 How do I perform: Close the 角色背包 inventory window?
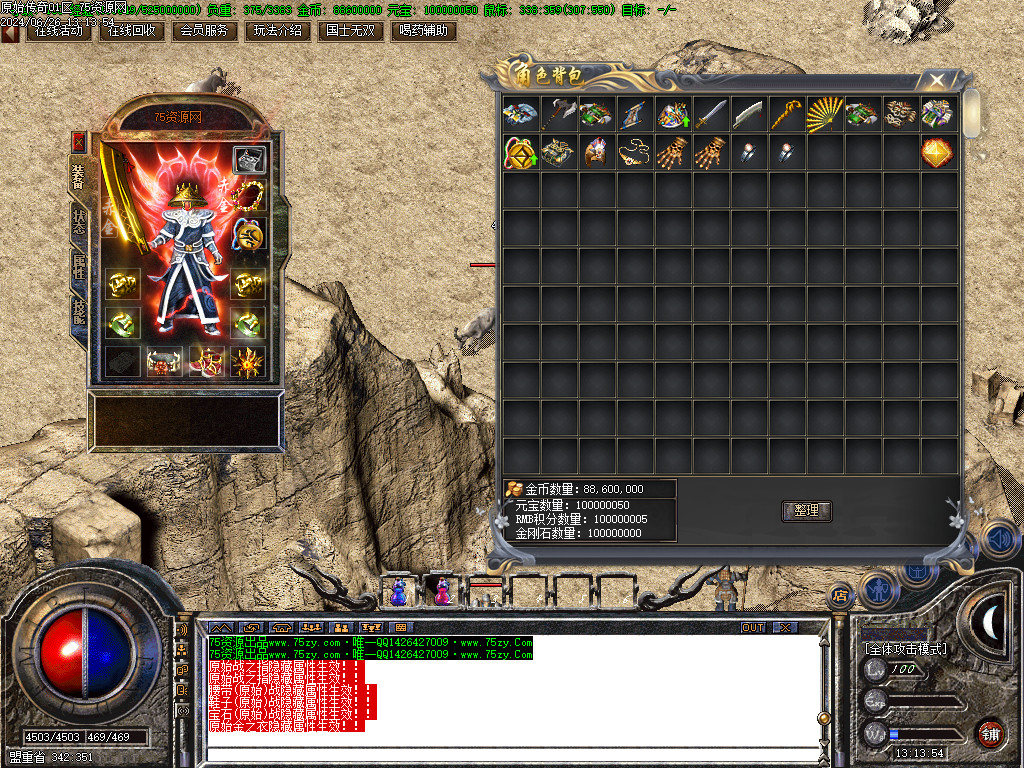[x=937, y=80]
